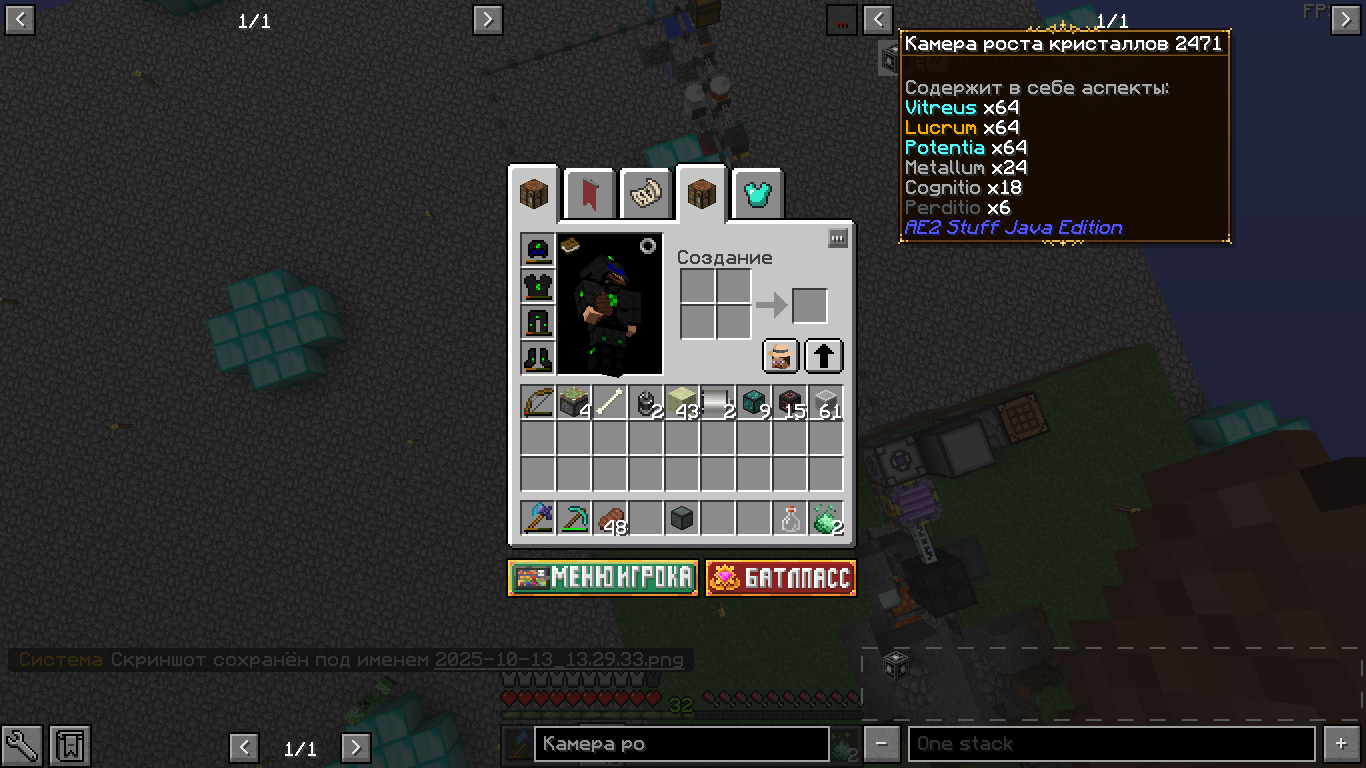Increase the stack amount with plus button

click(1341, 744)
